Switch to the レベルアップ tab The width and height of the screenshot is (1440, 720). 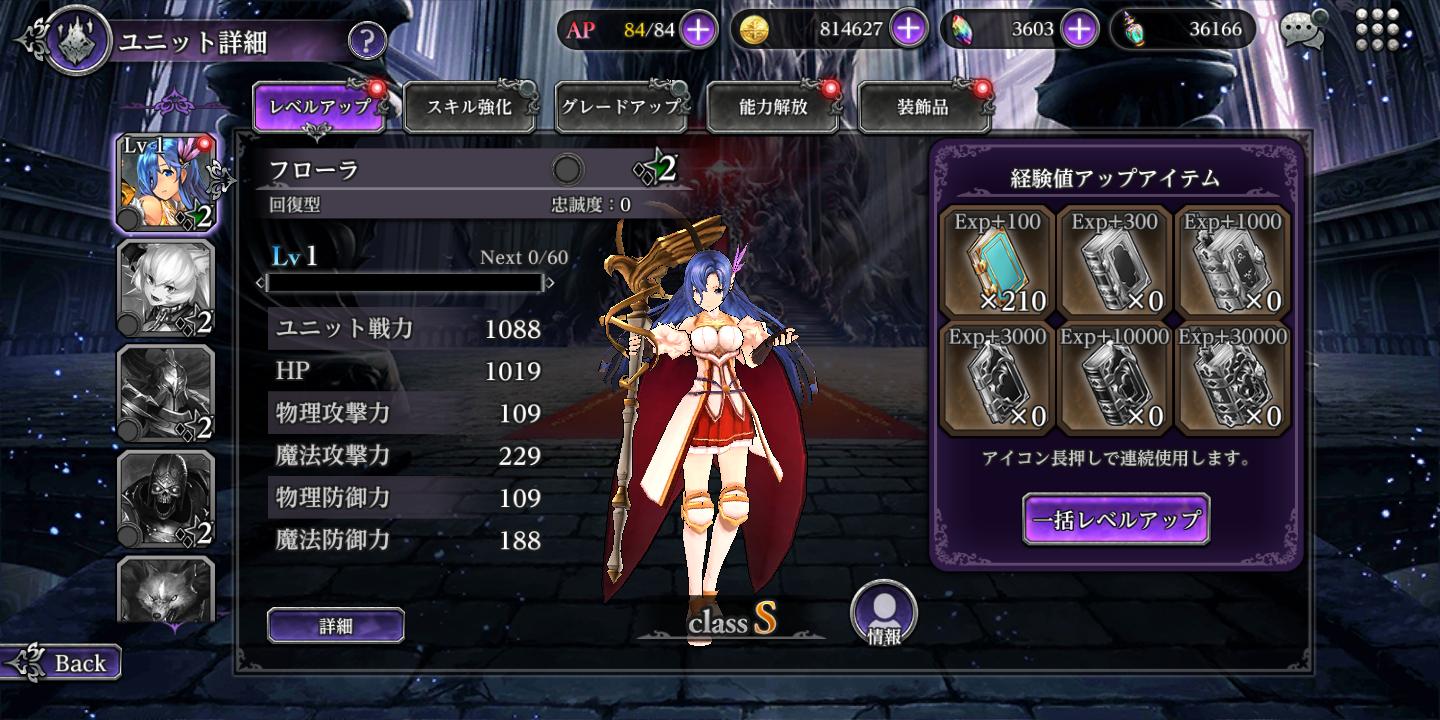320,107
